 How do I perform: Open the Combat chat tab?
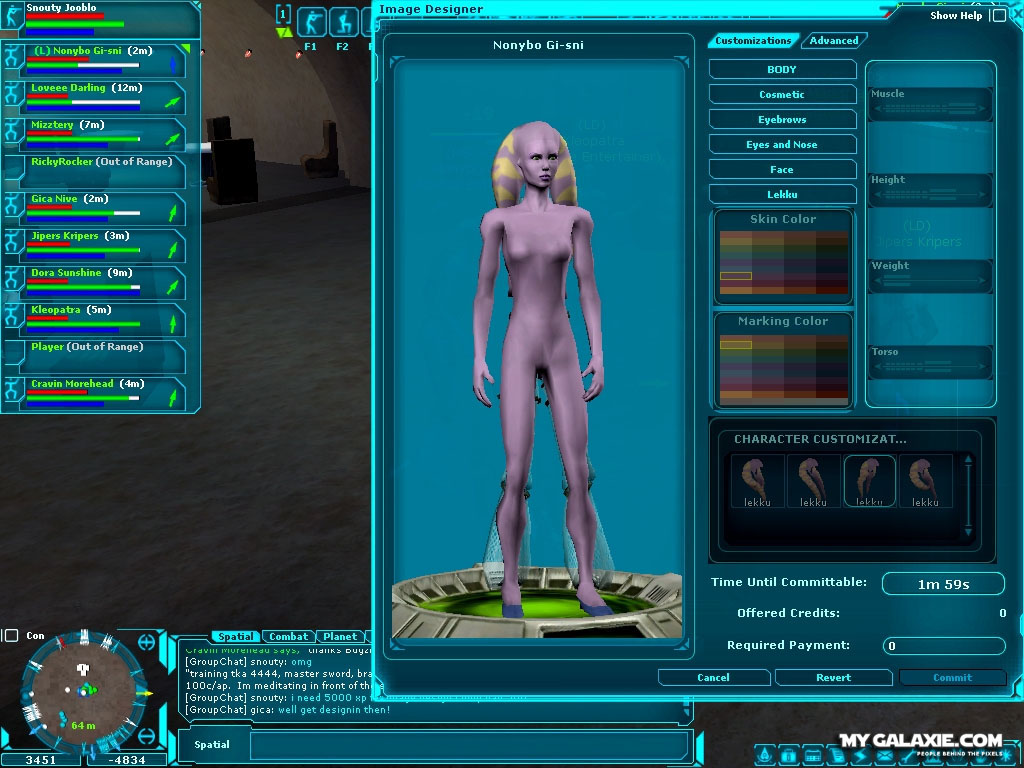pyautogui.click(x=289, y=636)
